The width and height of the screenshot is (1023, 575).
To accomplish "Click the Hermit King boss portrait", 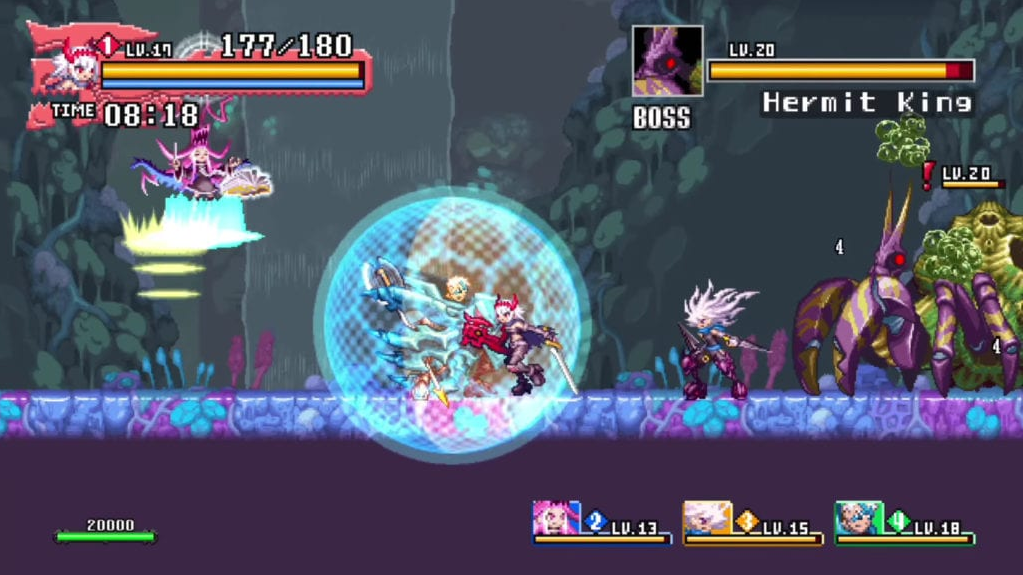I will (x=667, y=61).
